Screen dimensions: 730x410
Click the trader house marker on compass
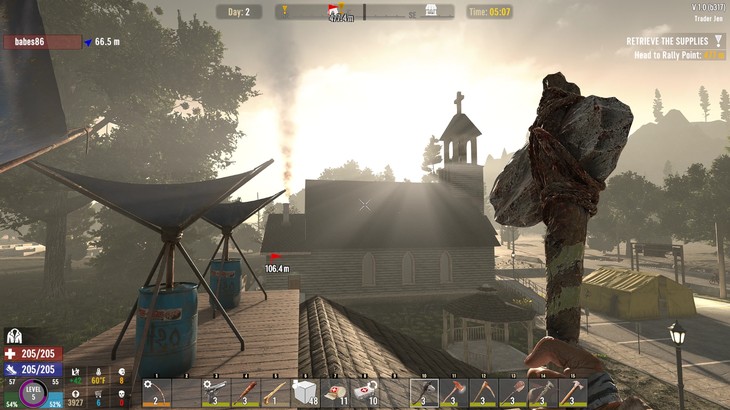(x=431, y=11)
